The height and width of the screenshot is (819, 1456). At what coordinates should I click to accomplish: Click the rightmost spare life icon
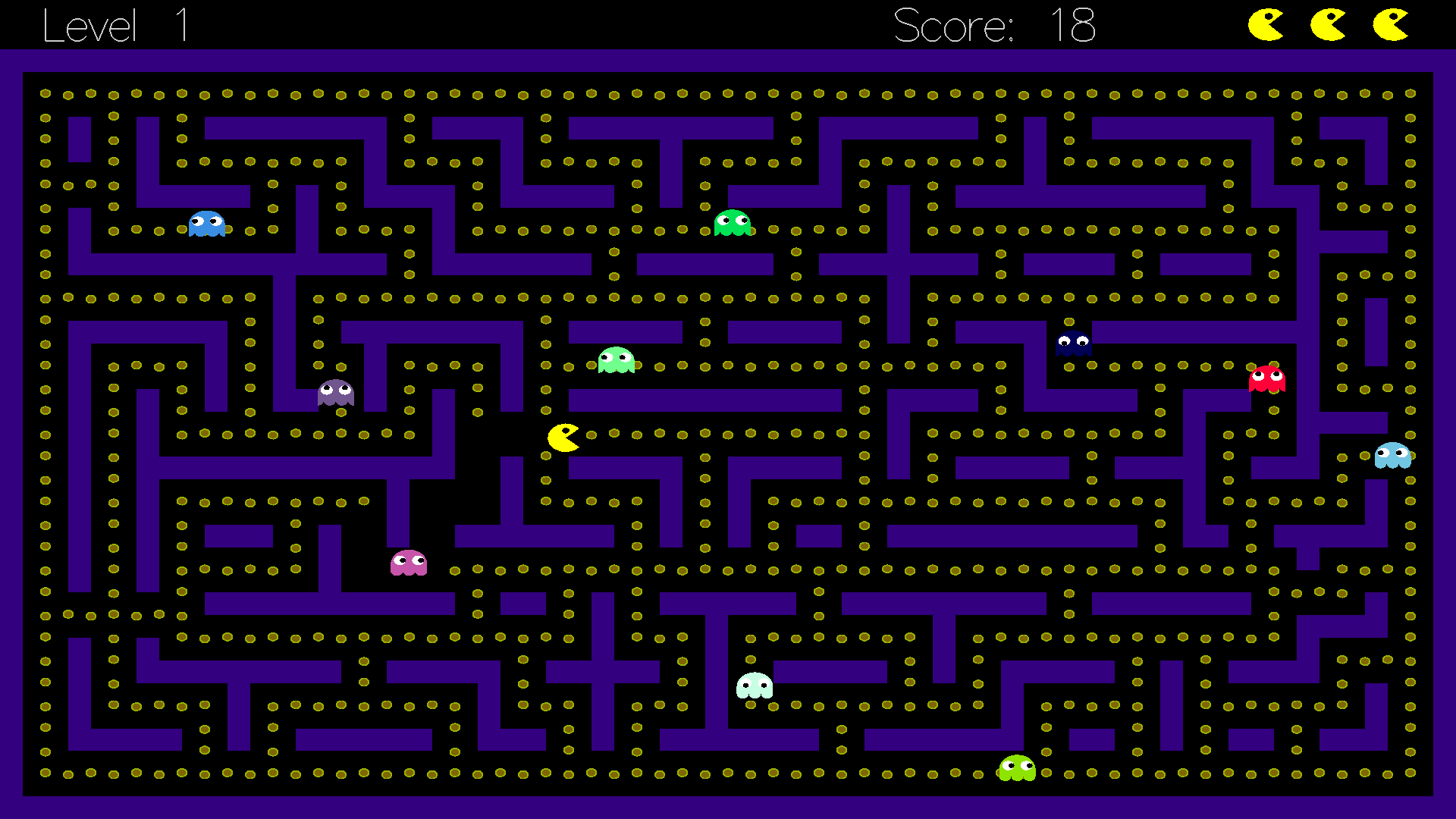tap(1389, 24)
